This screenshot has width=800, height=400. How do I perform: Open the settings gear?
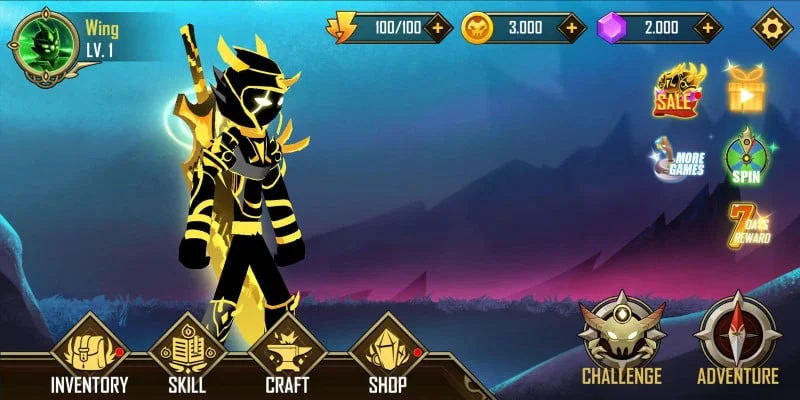pyautogui.click(x=771, y=27)
